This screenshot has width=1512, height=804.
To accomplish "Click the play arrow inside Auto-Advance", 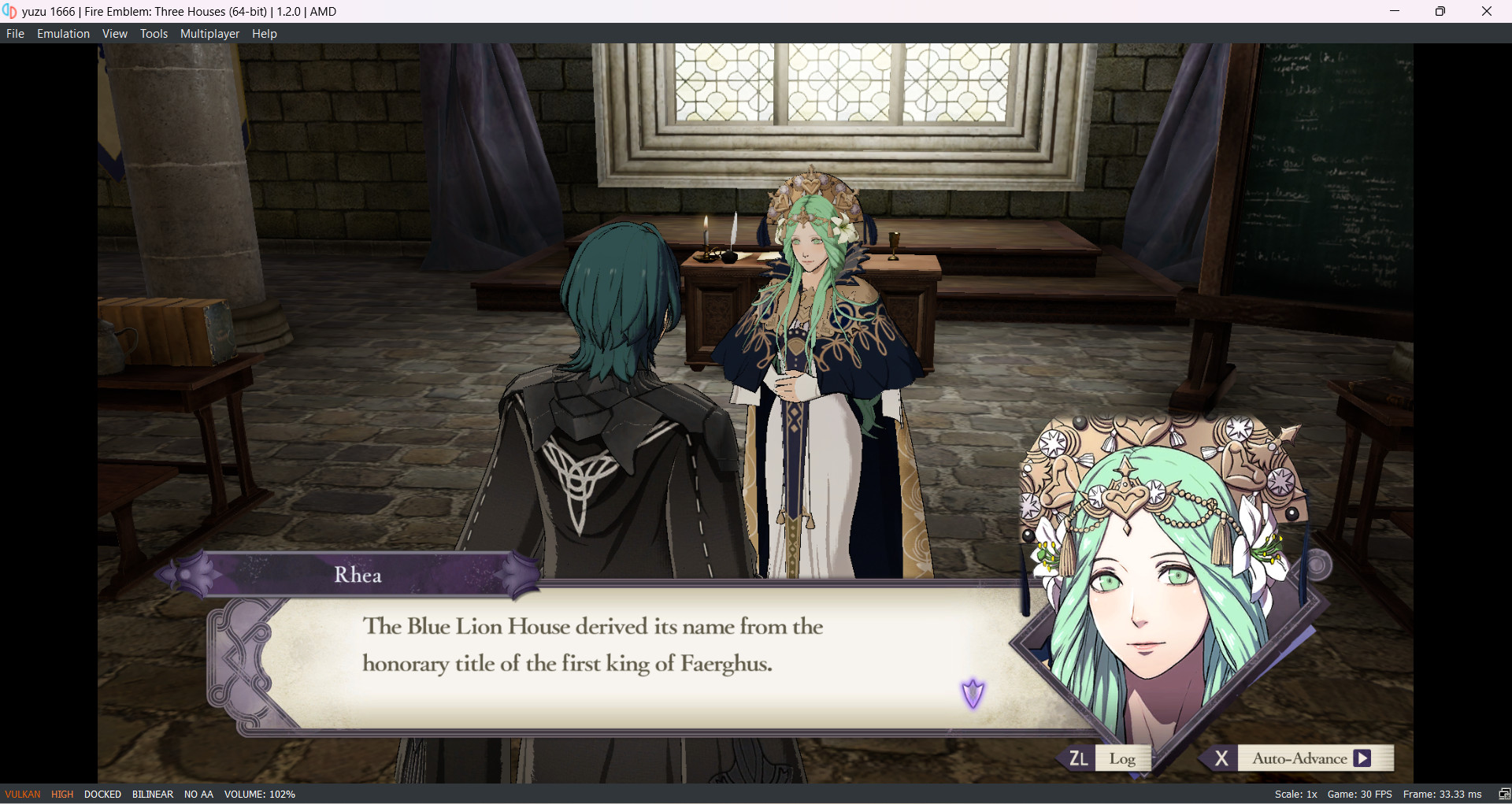I will [x=1364, y=758].
